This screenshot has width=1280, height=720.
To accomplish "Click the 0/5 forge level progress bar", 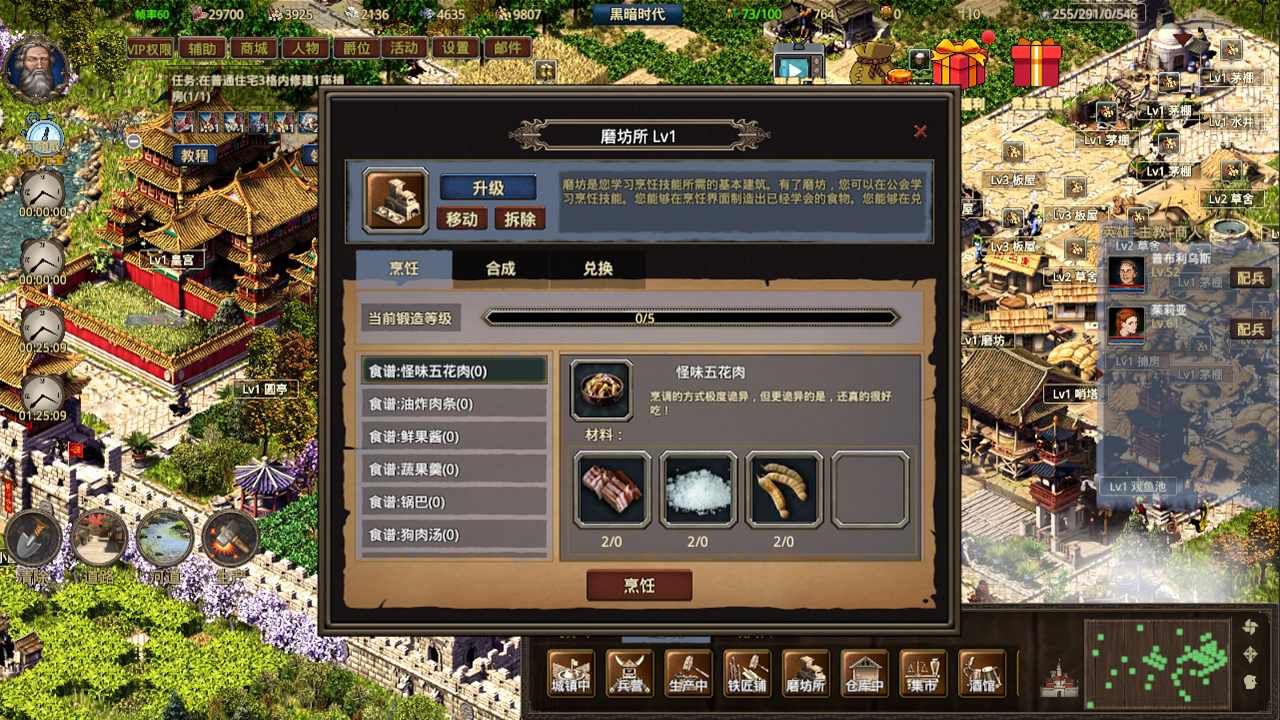I will tap(690, 319).
